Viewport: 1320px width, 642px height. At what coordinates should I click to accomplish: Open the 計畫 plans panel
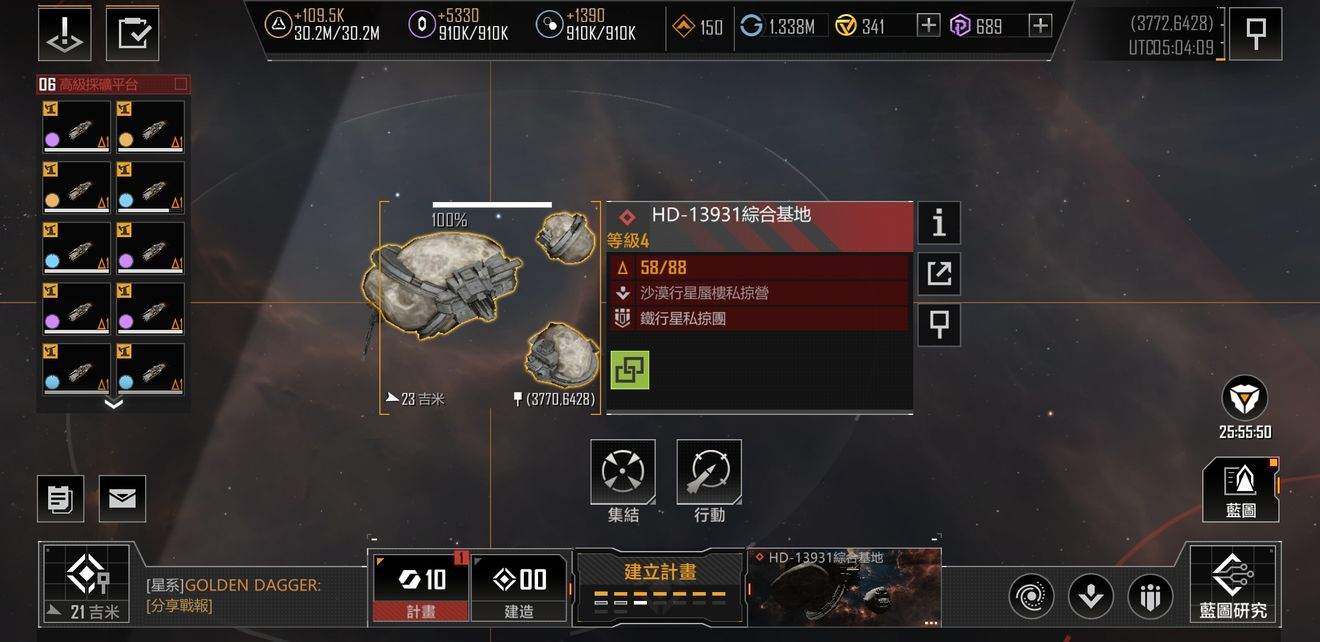tap(420, 586)
